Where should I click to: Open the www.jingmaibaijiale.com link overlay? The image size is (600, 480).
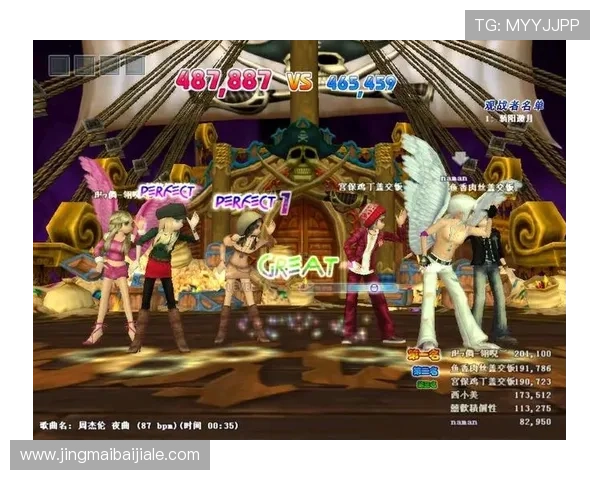click(111, 455)
